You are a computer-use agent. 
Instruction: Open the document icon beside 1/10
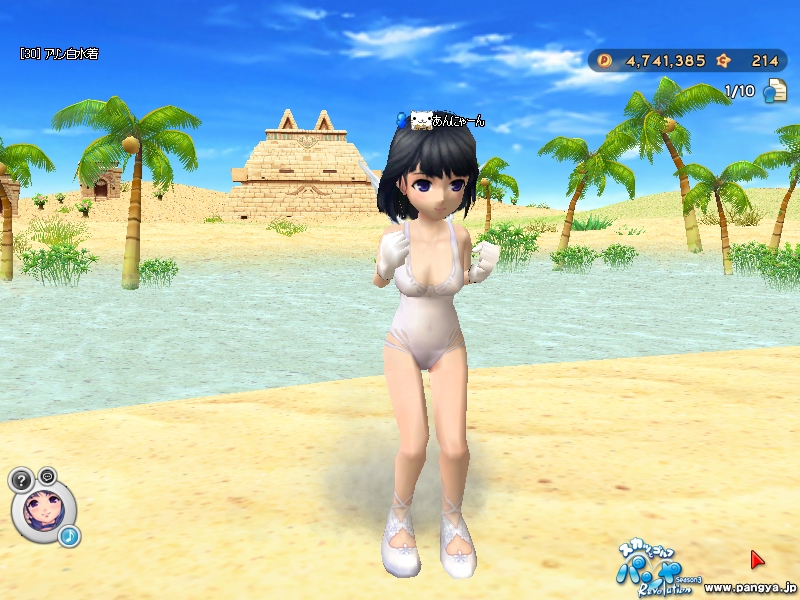pos(774,92)
